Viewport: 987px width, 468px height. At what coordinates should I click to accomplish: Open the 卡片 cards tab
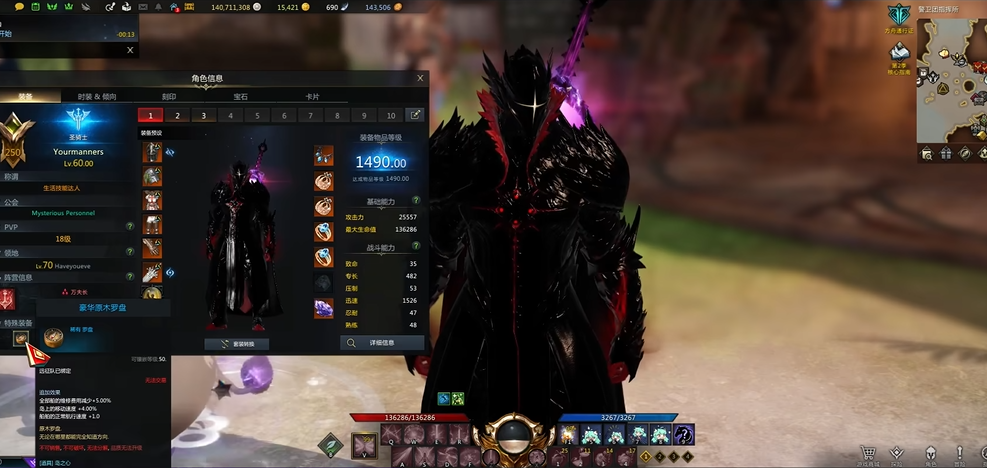coord(313,97)
